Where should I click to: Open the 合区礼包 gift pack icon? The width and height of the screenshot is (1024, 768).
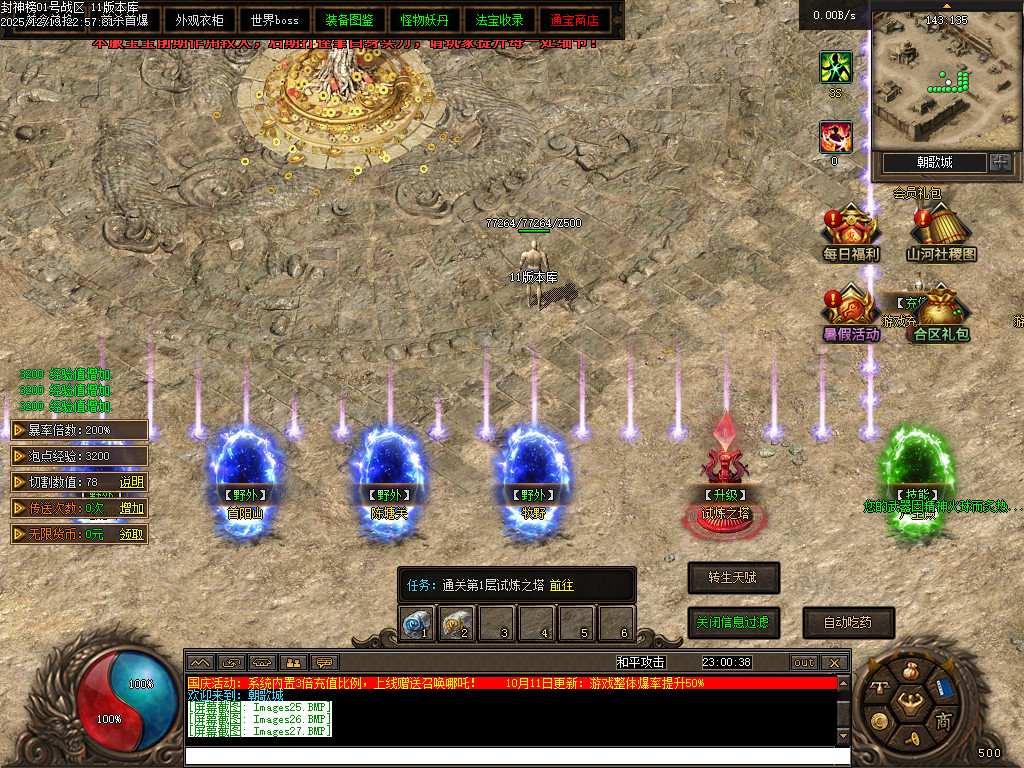coord(940,314)
